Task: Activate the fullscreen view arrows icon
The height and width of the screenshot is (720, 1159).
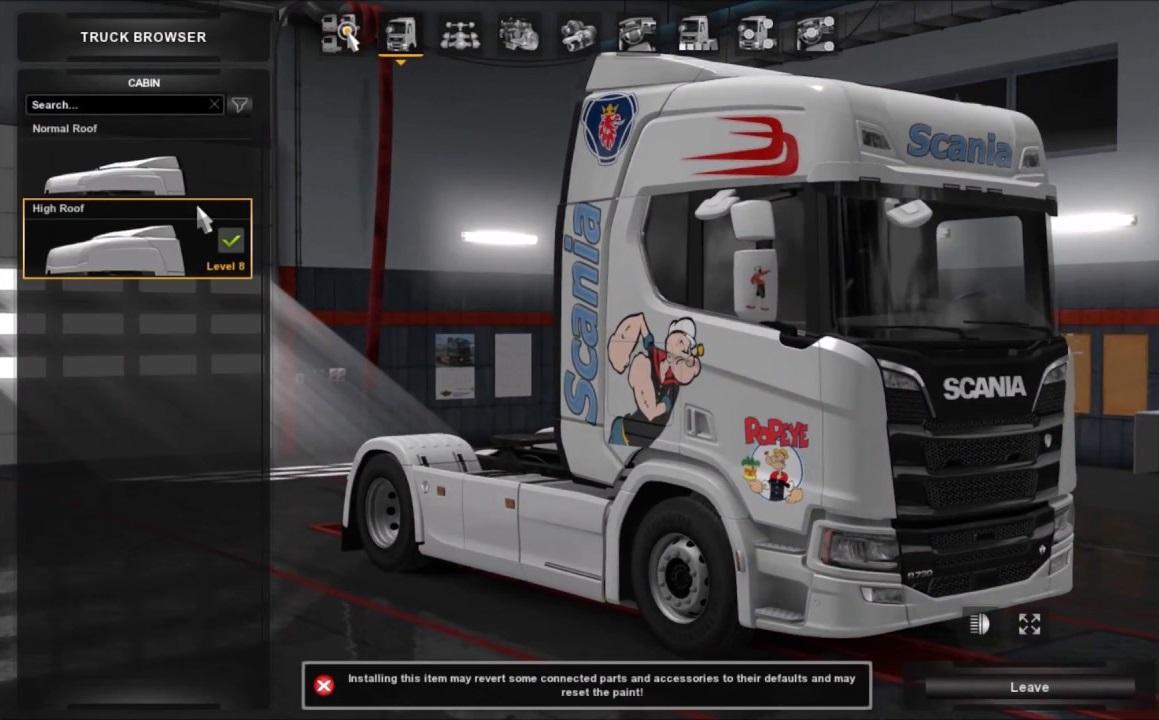Action: tap(1029, 625)
